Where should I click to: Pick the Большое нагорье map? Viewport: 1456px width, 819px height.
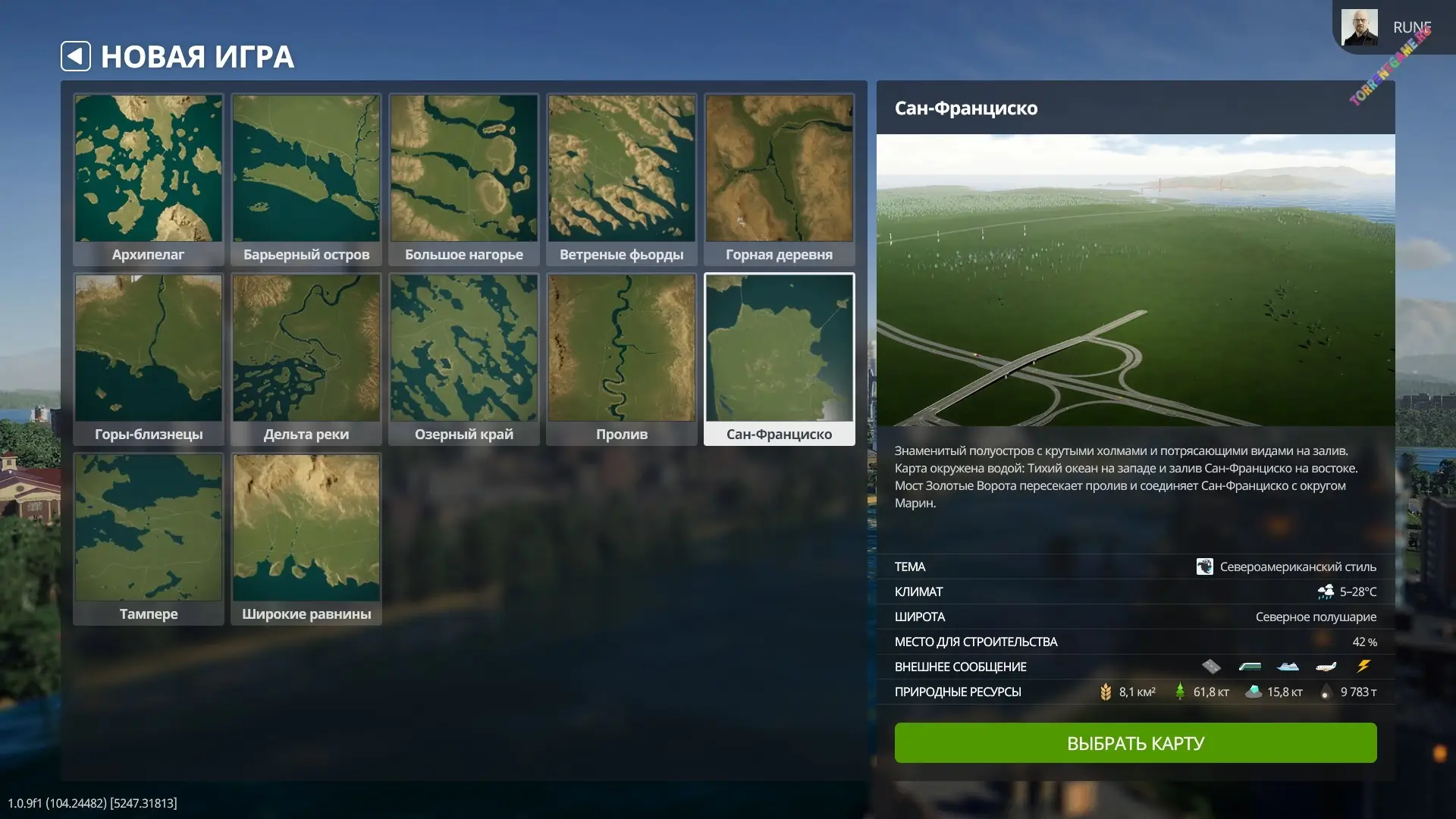pyautogui.click(x=464, y=179)
